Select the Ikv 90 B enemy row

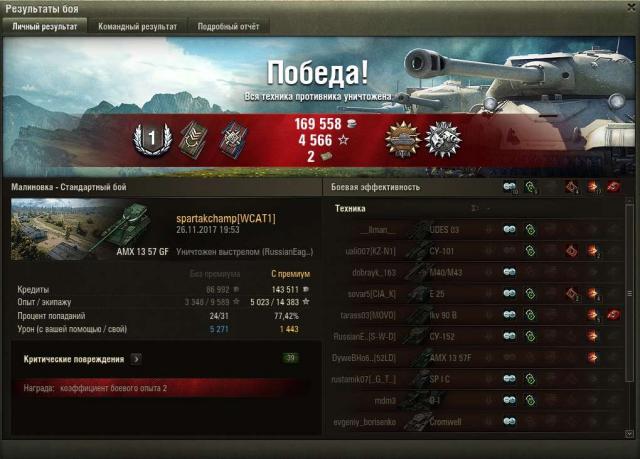(x=470, y=315)
